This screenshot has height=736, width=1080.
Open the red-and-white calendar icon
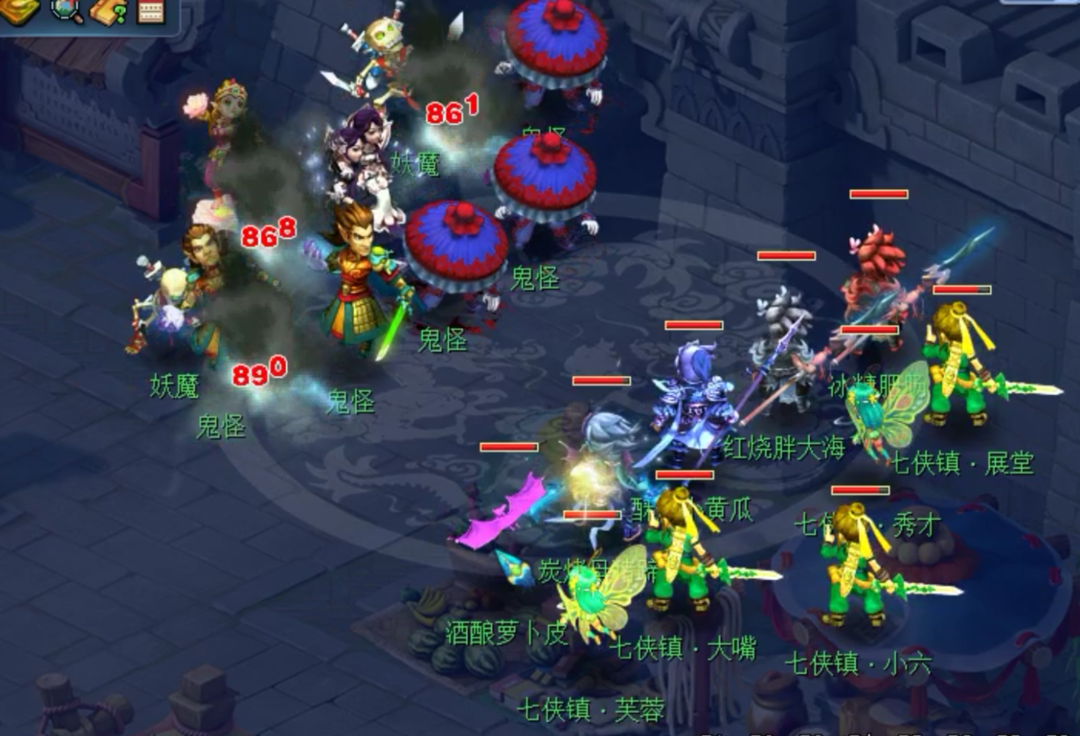point(149,10)
